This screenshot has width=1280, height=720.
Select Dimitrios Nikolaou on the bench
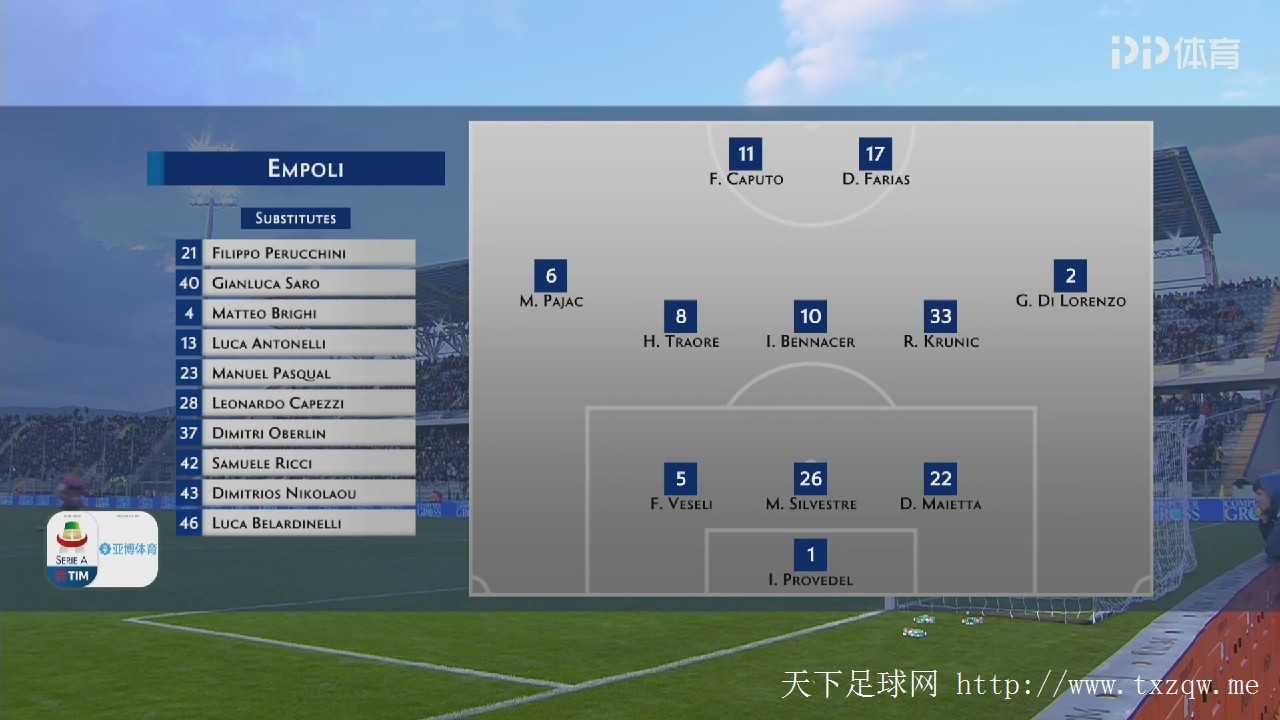[296, 493]
